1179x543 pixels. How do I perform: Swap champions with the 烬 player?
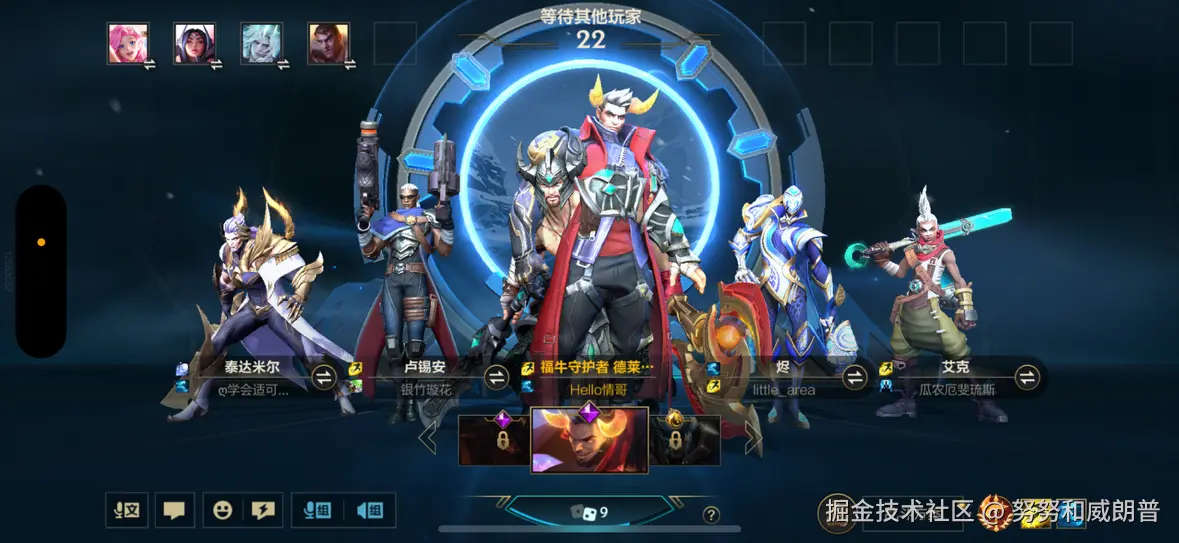(x=854, y=377)
